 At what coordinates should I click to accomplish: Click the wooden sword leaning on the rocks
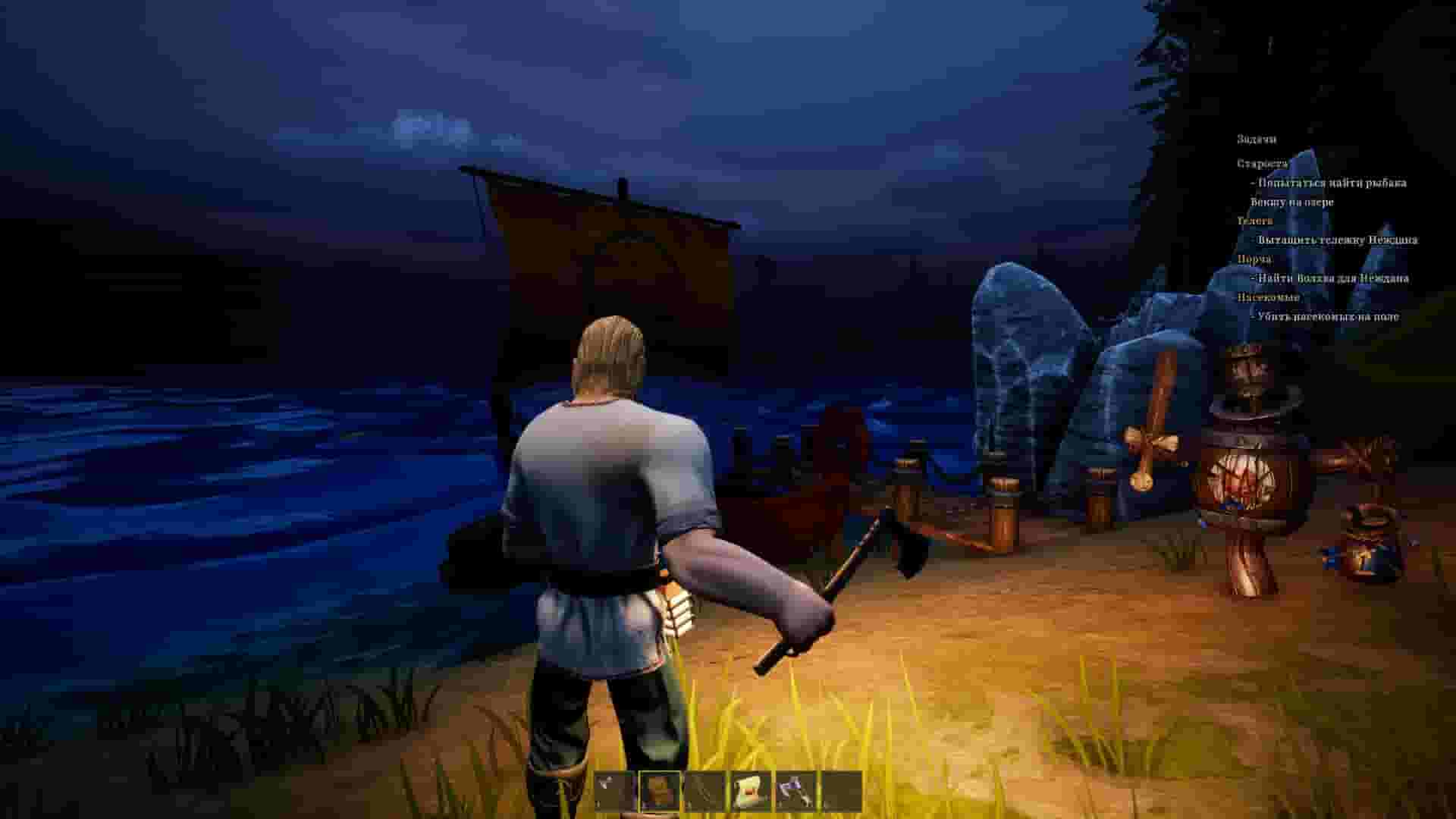(x=1153, y=425)
